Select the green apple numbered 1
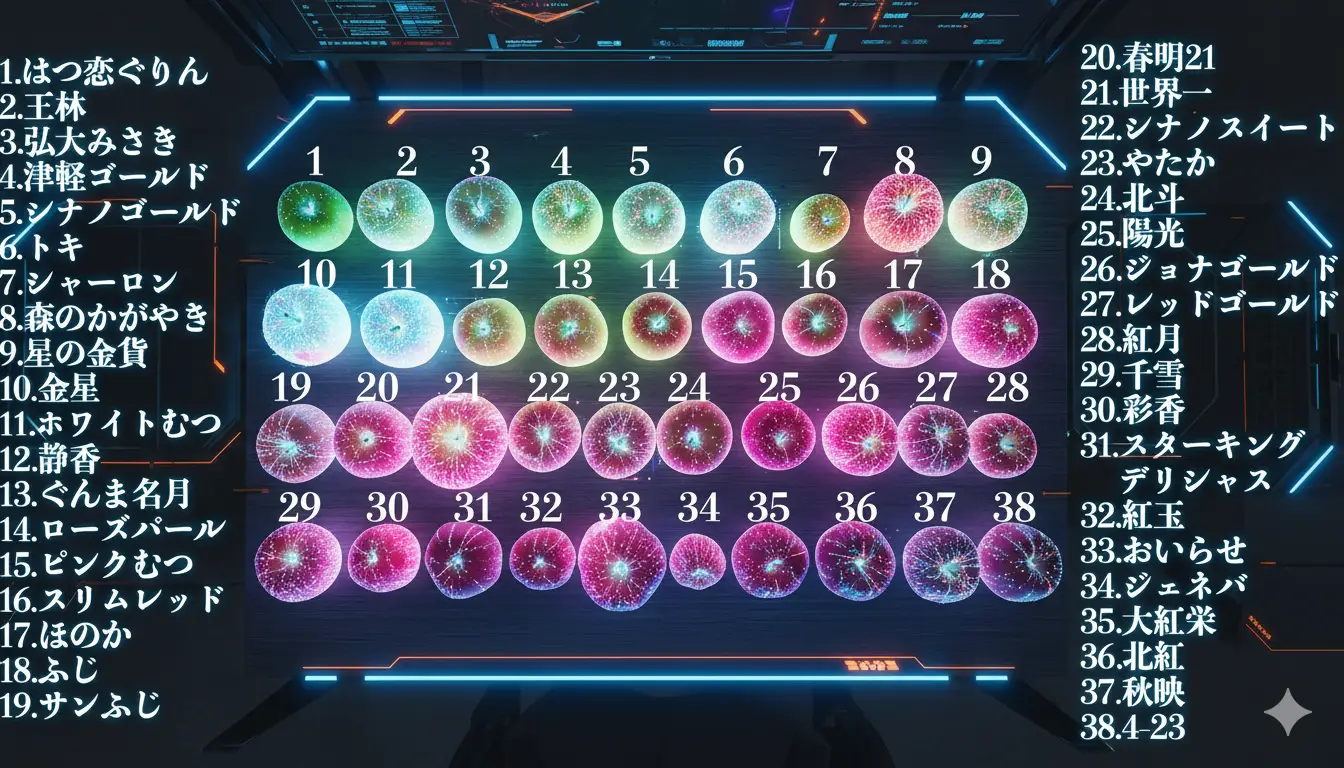 pyautogui.click(x=314, y=216)
